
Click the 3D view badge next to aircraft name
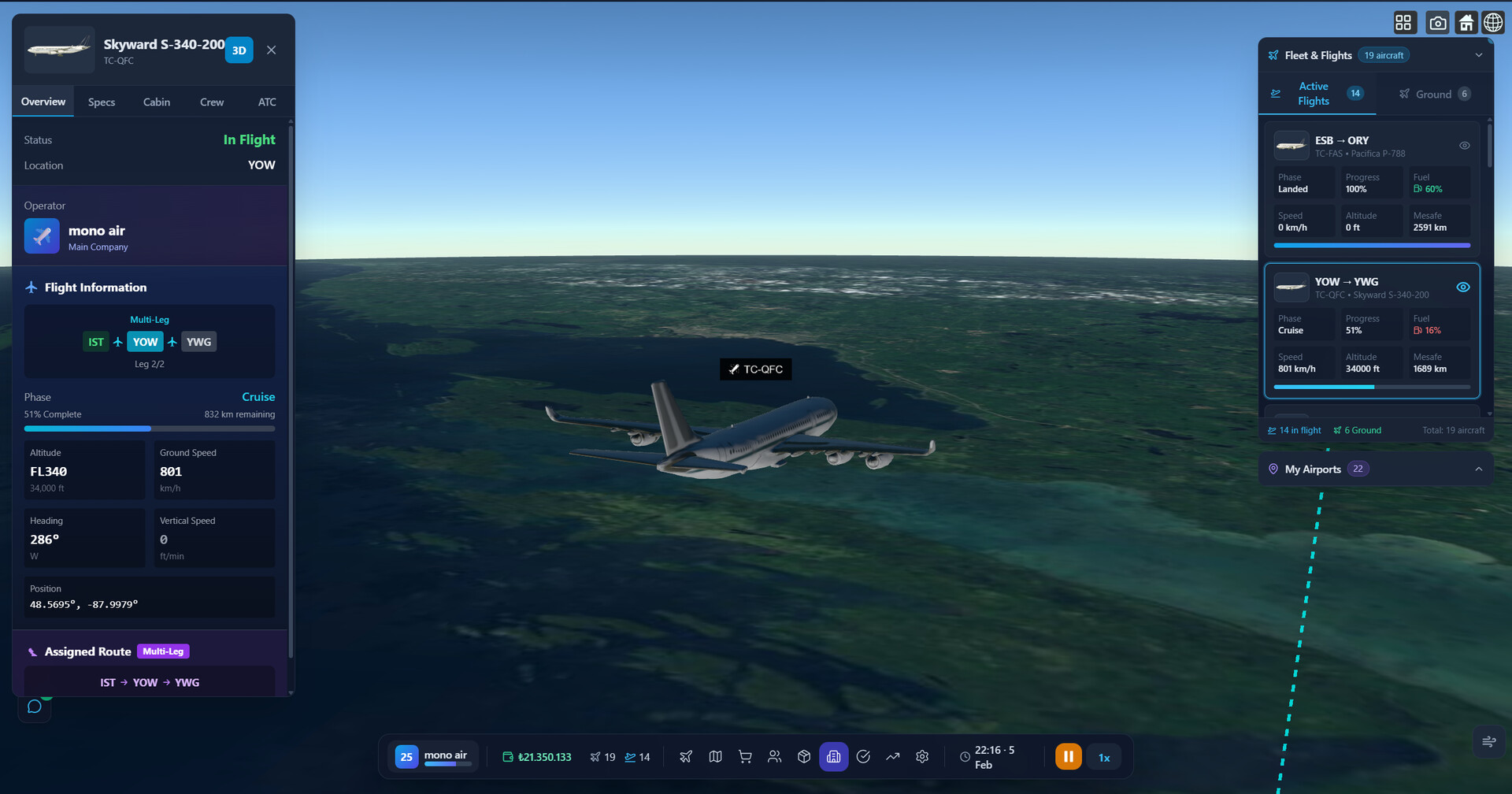238,50
